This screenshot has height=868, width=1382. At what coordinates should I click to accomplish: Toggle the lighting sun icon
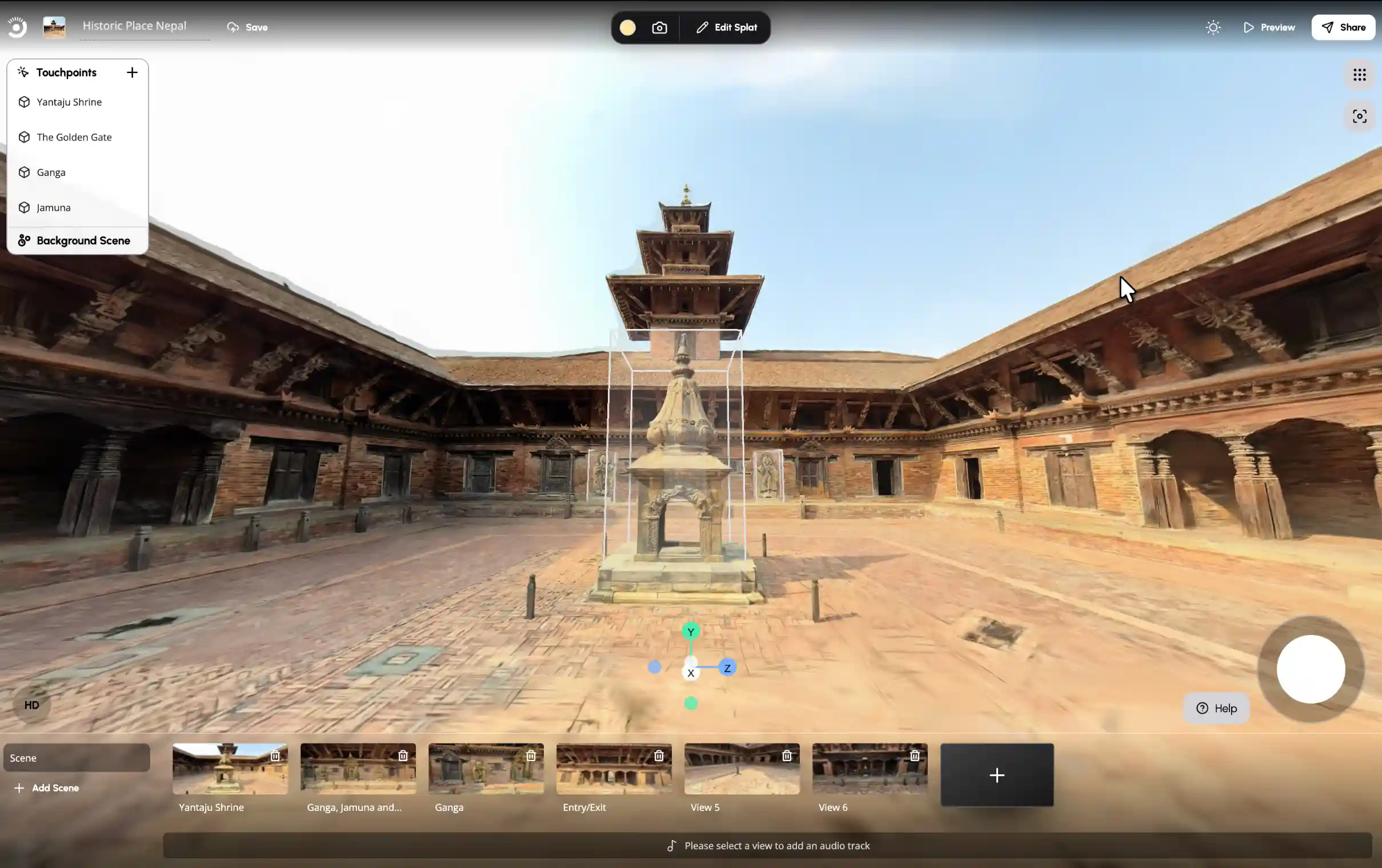[1213, 27]
